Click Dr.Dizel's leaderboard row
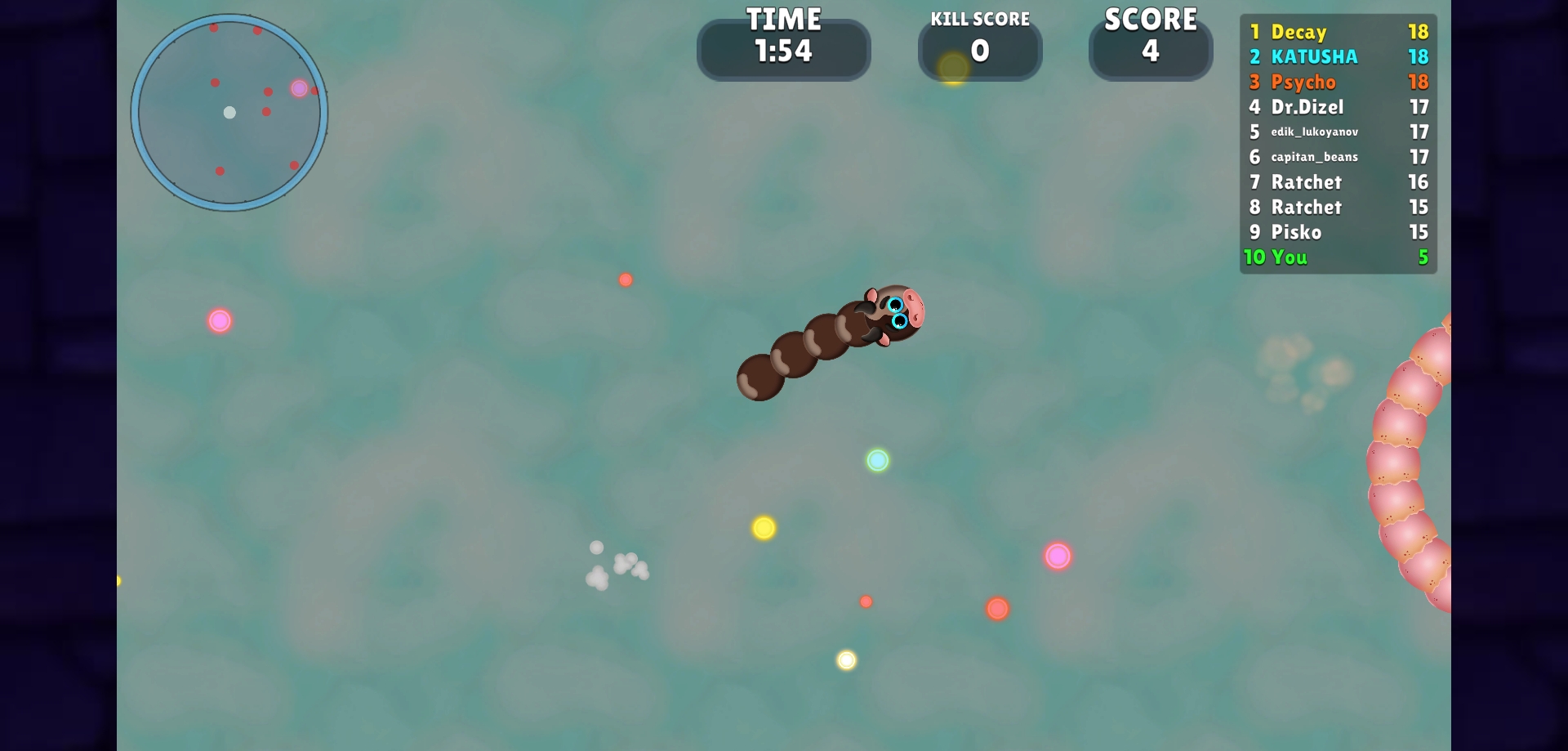Image resolution: width=1568 pixels, height=751 pixels. [1338, 107]
